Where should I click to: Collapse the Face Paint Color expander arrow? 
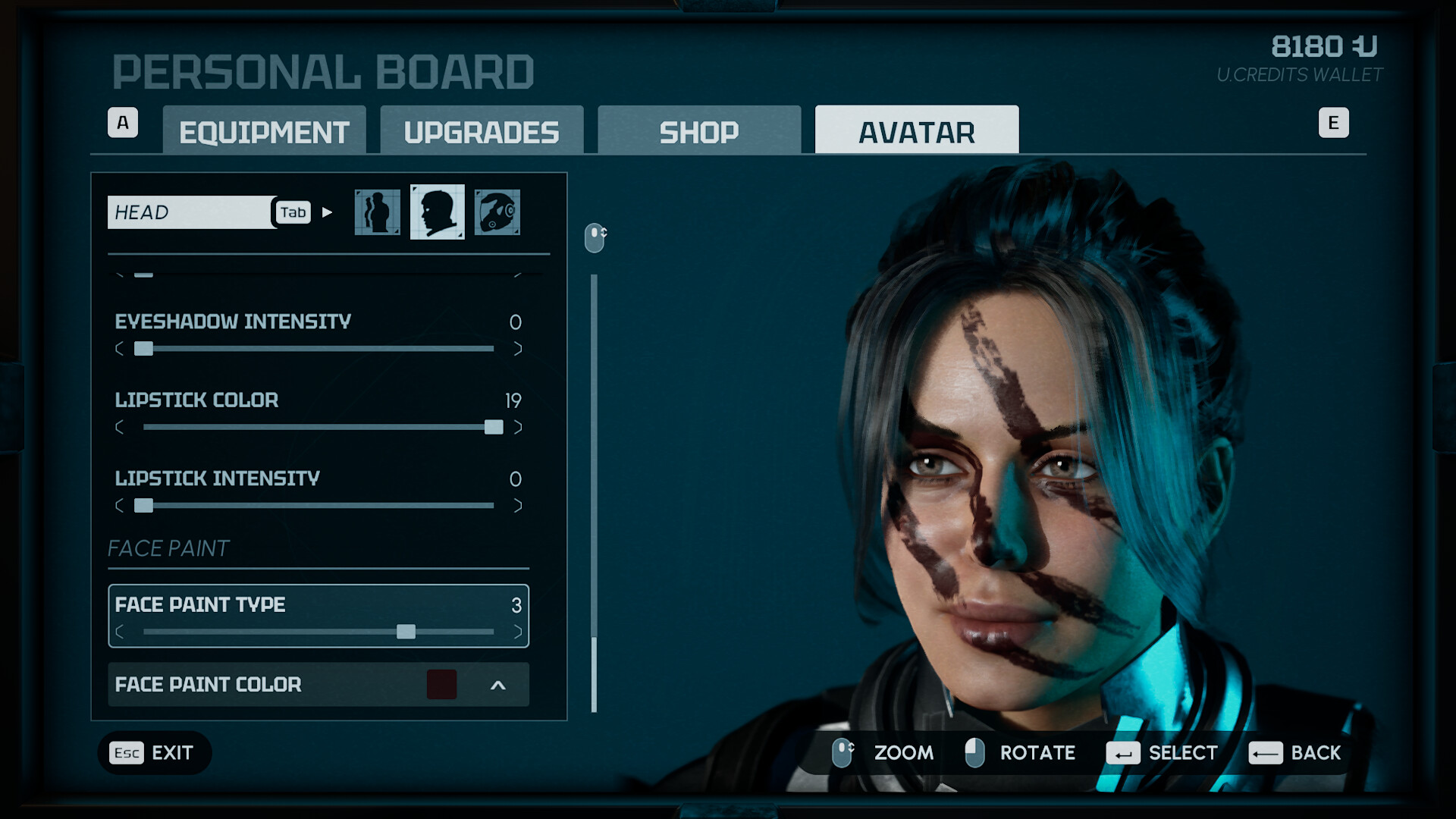498,686
